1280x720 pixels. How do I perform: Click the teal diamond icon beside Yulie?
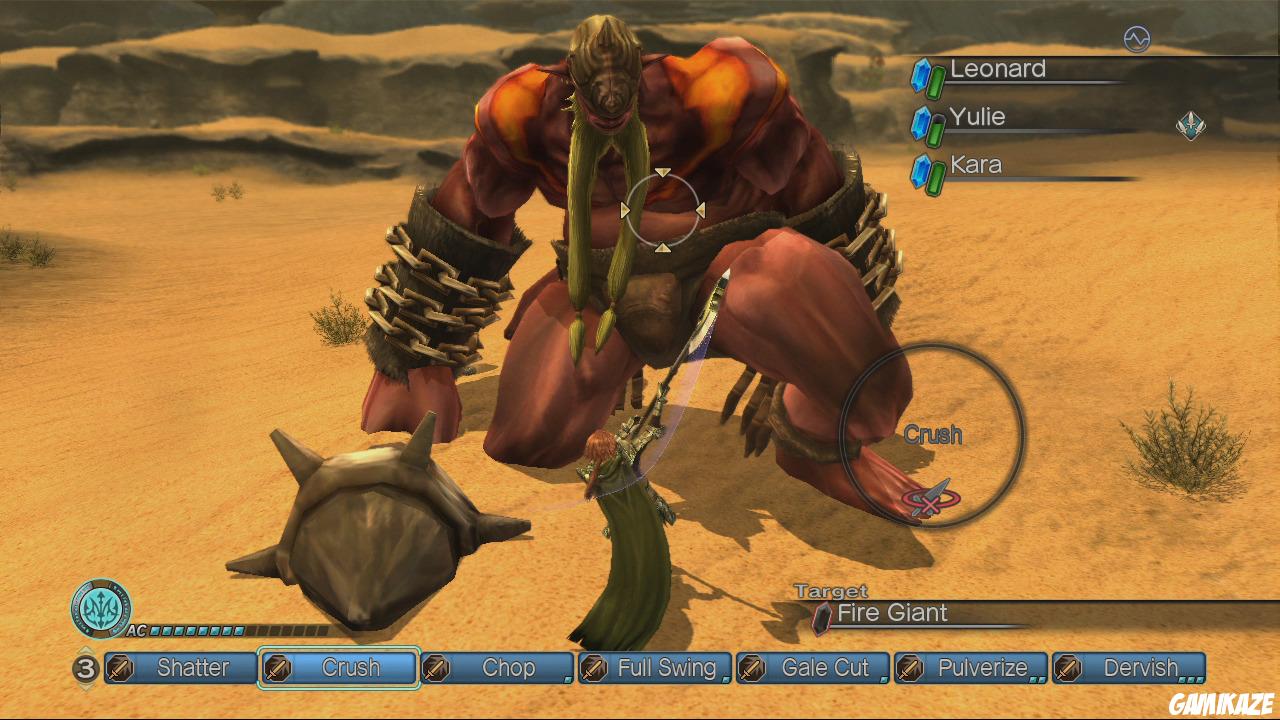pos(1190,126)
